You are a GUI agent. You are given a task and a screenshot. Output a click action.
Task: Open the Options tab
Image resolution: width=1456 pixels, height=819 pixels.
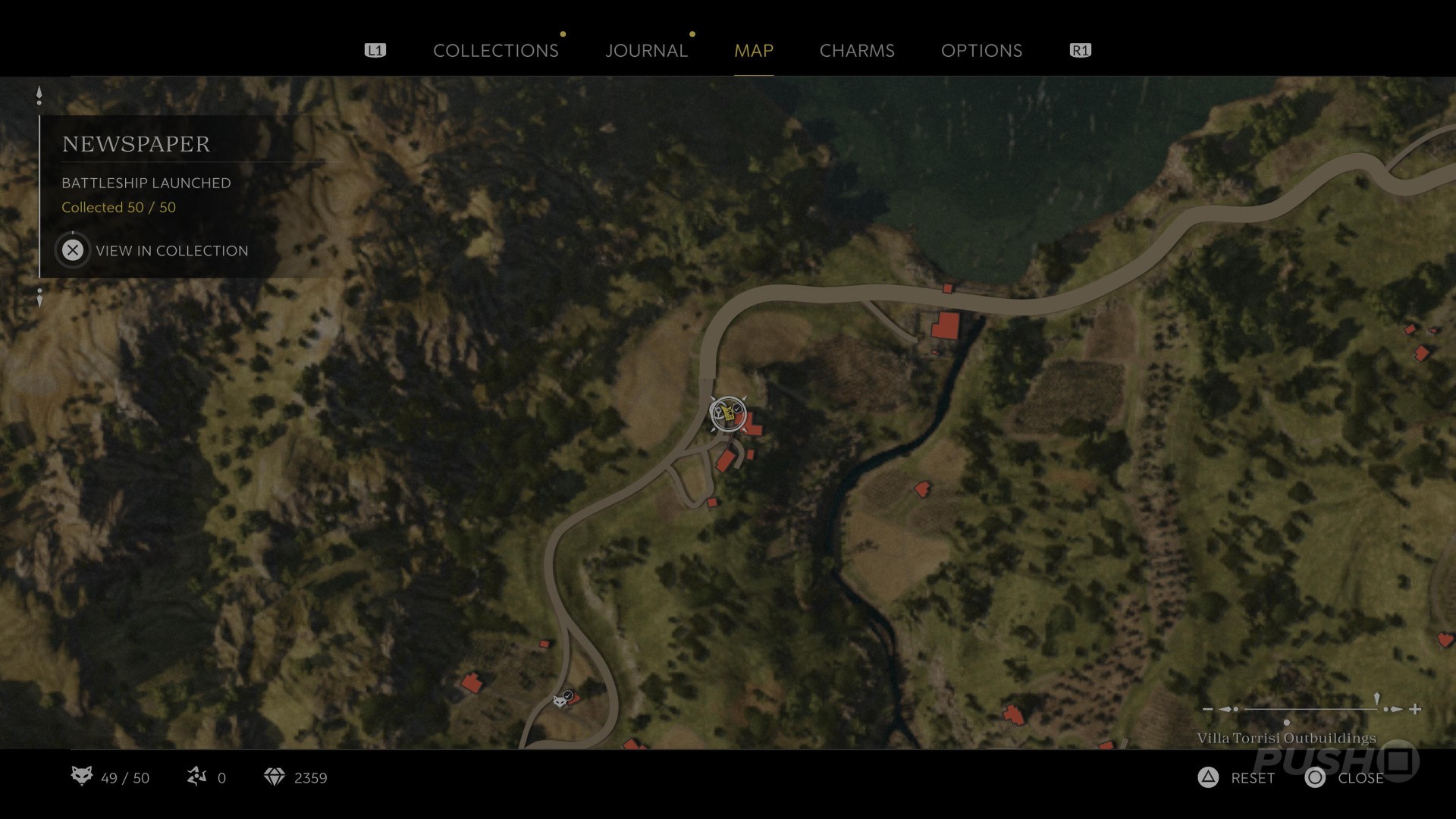point(981,51)
